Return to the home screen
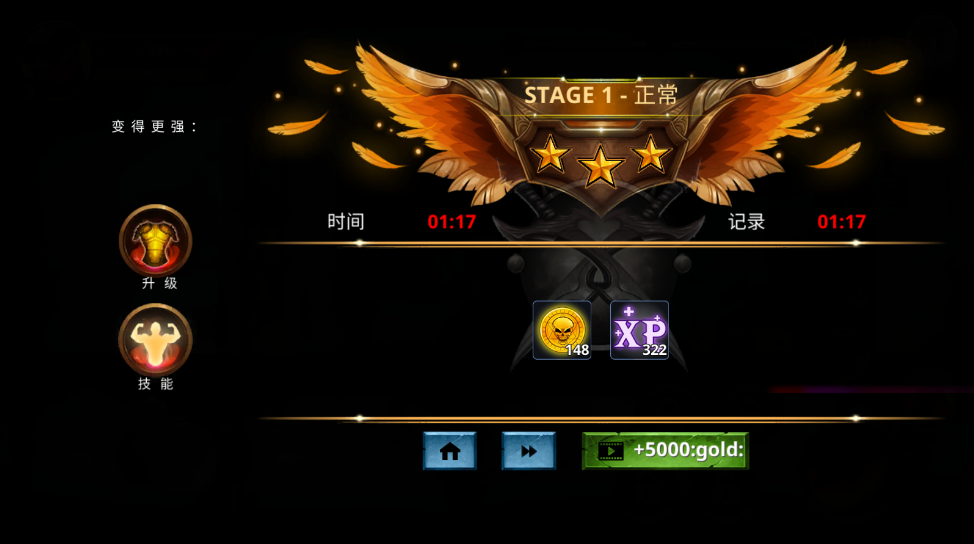The image size is (974, 544). coord(449,451)
